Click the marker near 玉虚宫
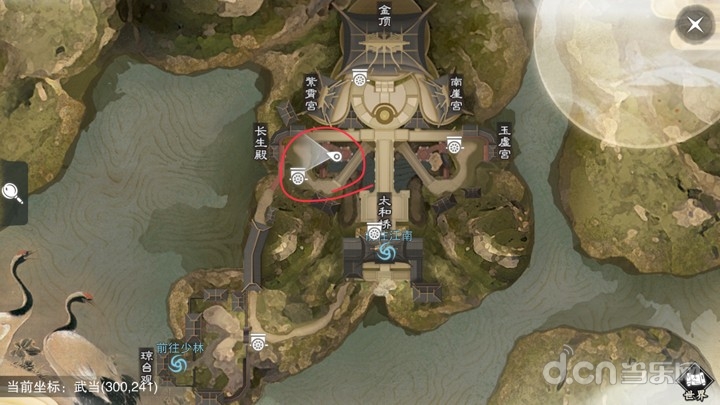 pos(455,145)
